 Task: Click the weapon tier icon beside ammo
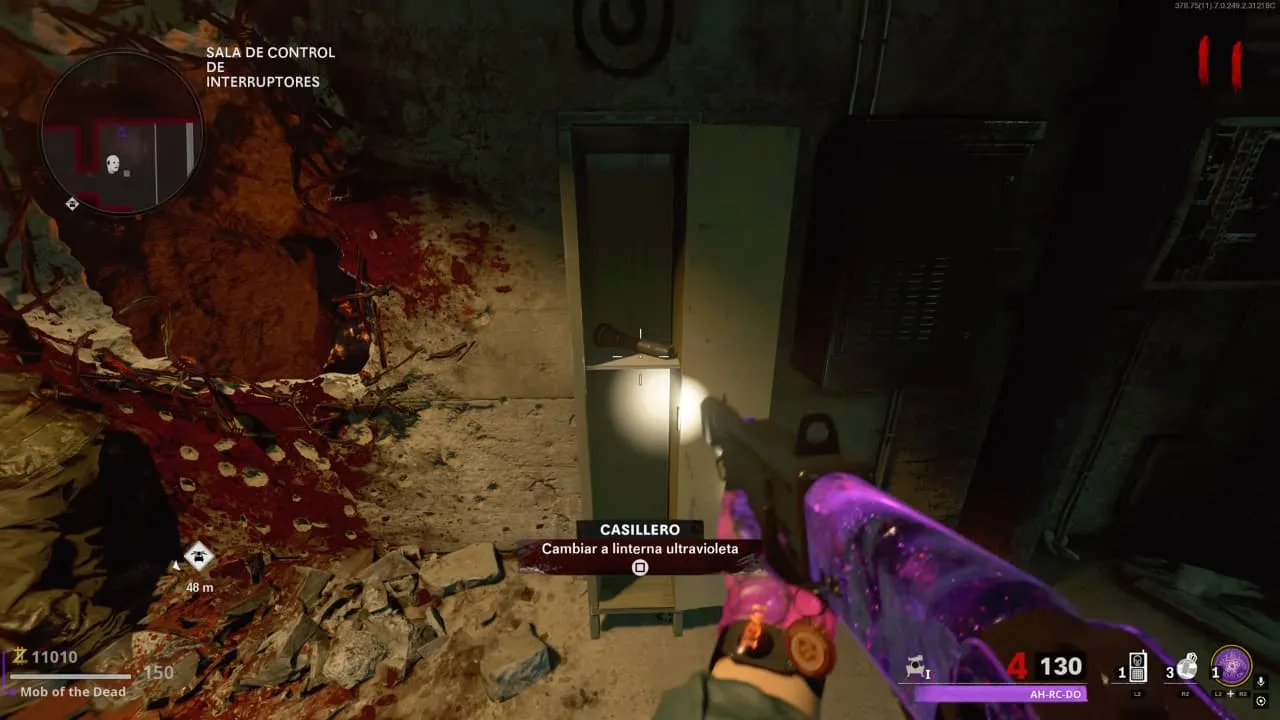(x=916, y=668)
